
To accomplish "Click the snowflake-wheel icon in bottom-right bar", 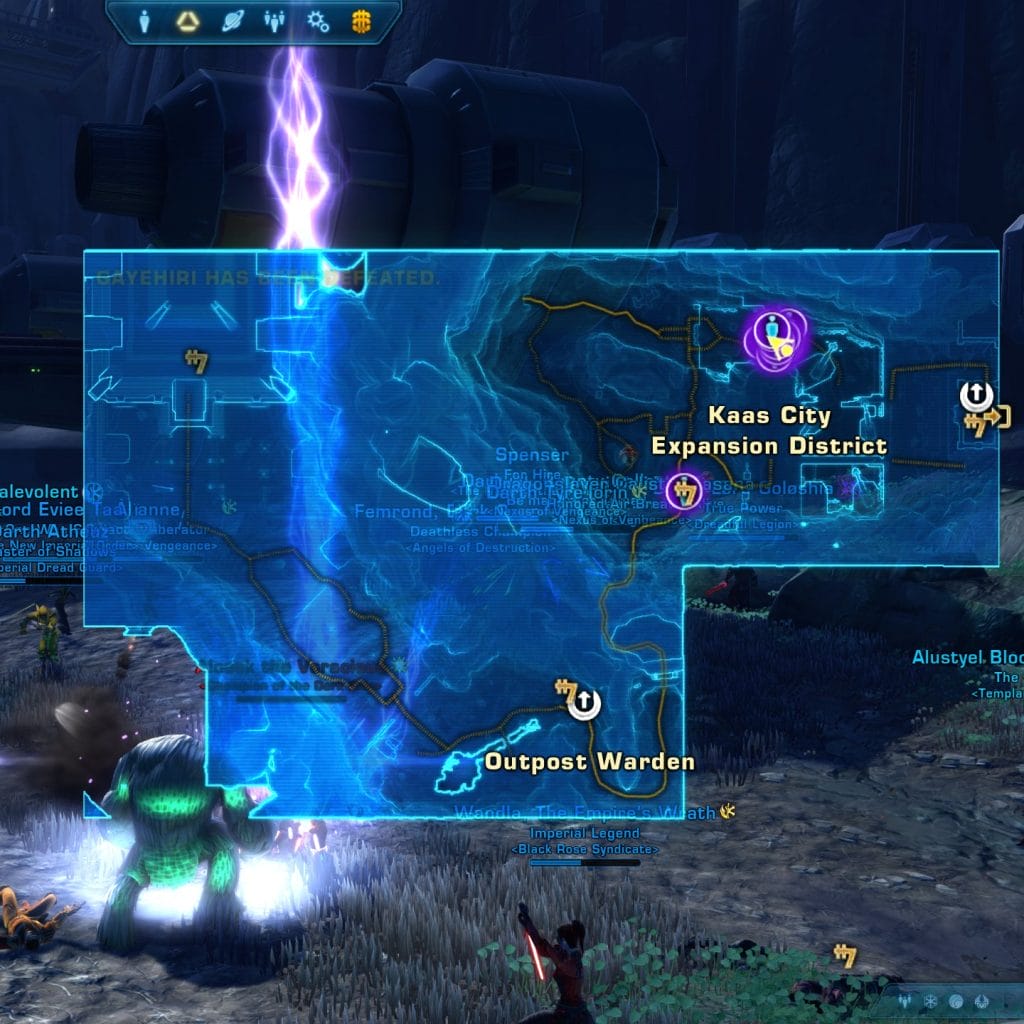I will pos(931,1001).
